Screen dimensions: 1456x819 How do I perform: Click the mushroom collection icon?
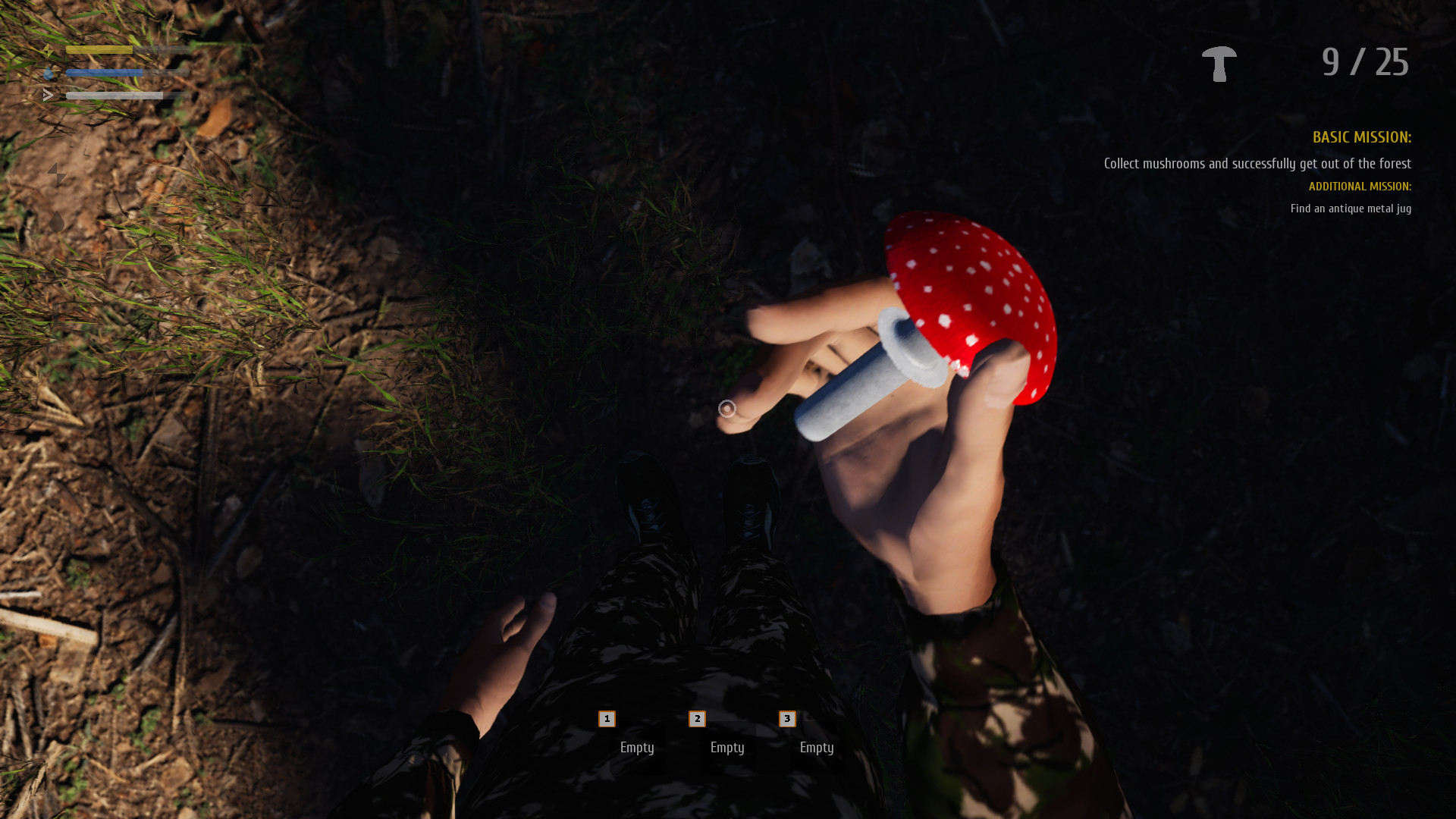tap(1219, 64)
